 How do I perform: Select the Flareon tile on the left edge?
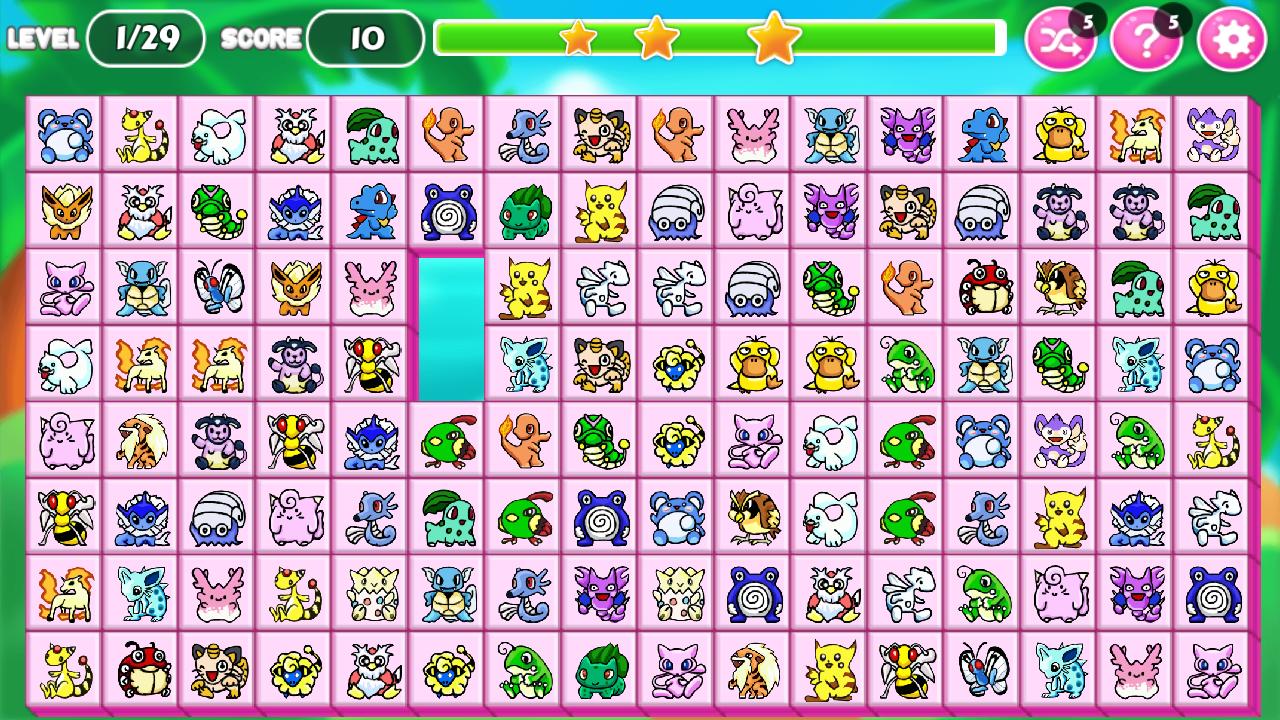coord(65,210)
